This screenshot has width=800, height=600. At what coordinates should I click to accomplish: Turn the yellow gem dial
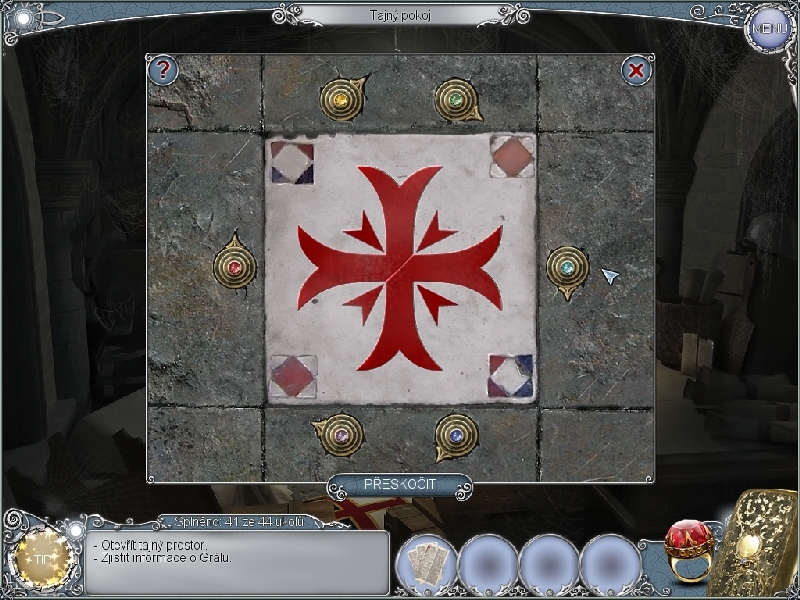(x=342, y=100)
